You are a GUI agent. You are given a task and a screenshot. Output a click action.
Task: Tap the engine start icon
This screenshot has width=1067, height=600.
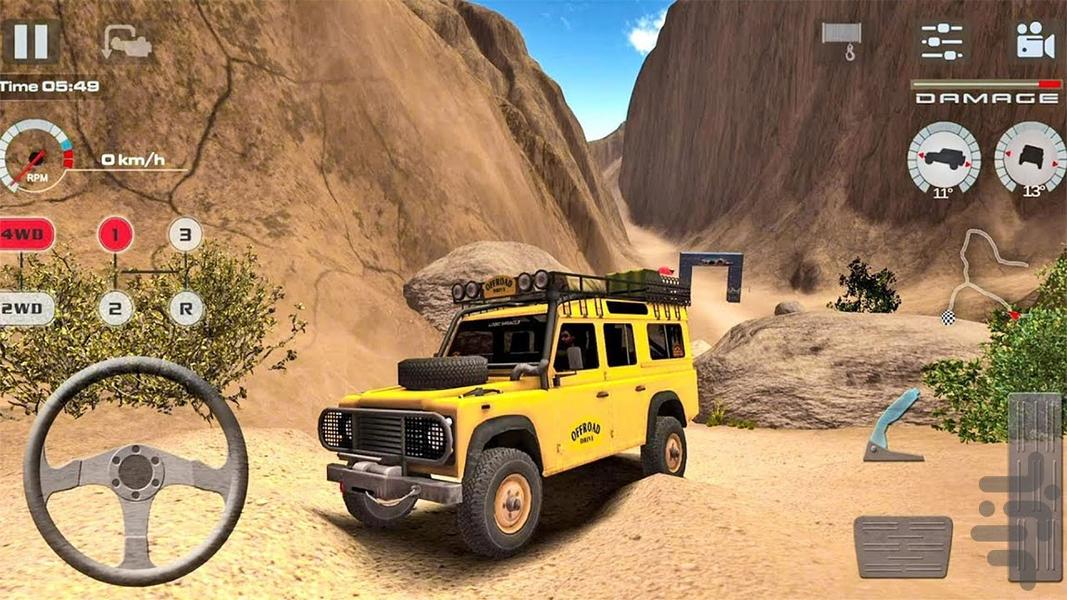(126, 42)
